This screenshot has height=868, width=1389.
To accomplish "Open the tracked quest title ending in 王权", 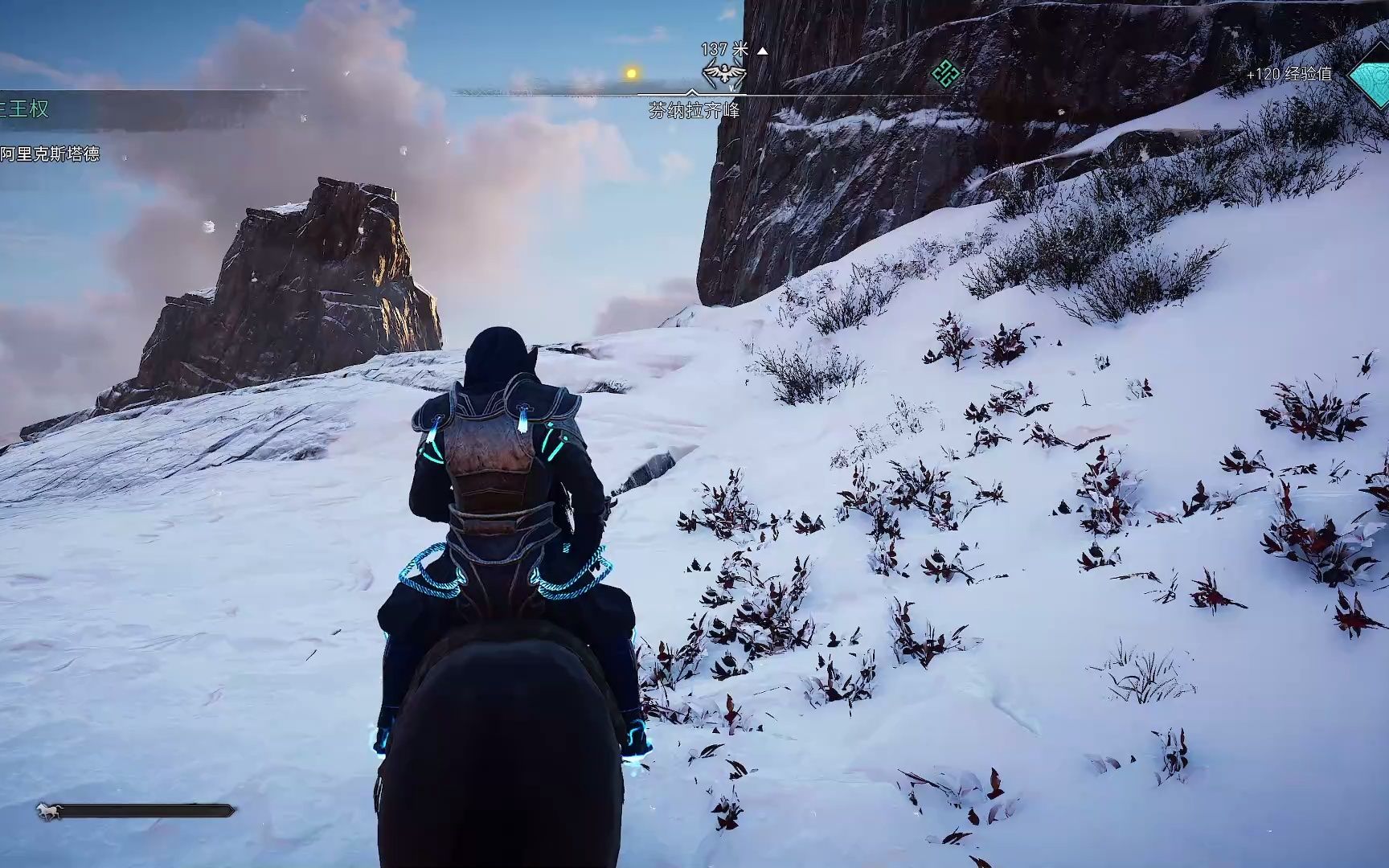I will click(x=26, y=109).
